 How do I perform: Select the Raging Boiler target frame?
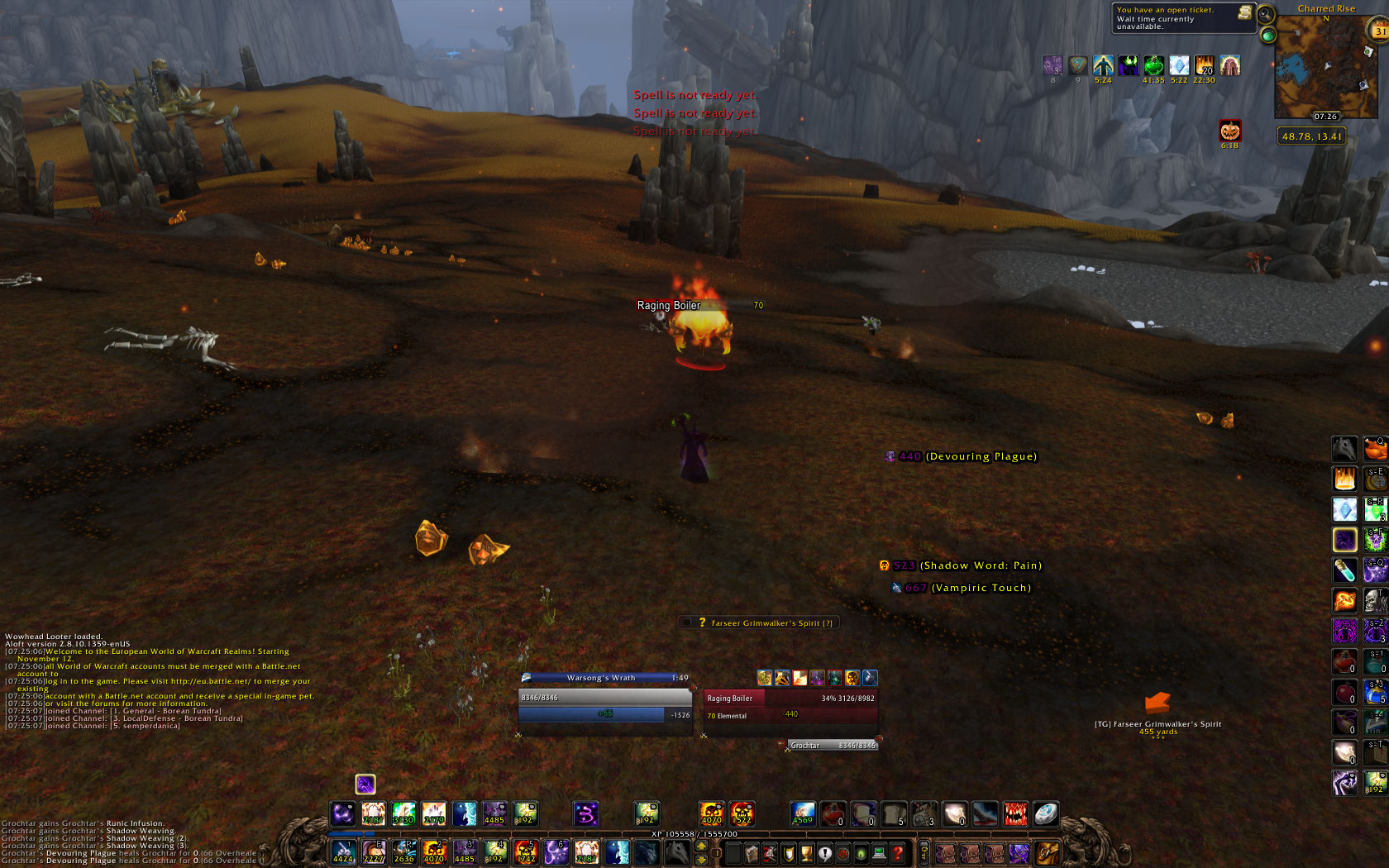point(790,707)
